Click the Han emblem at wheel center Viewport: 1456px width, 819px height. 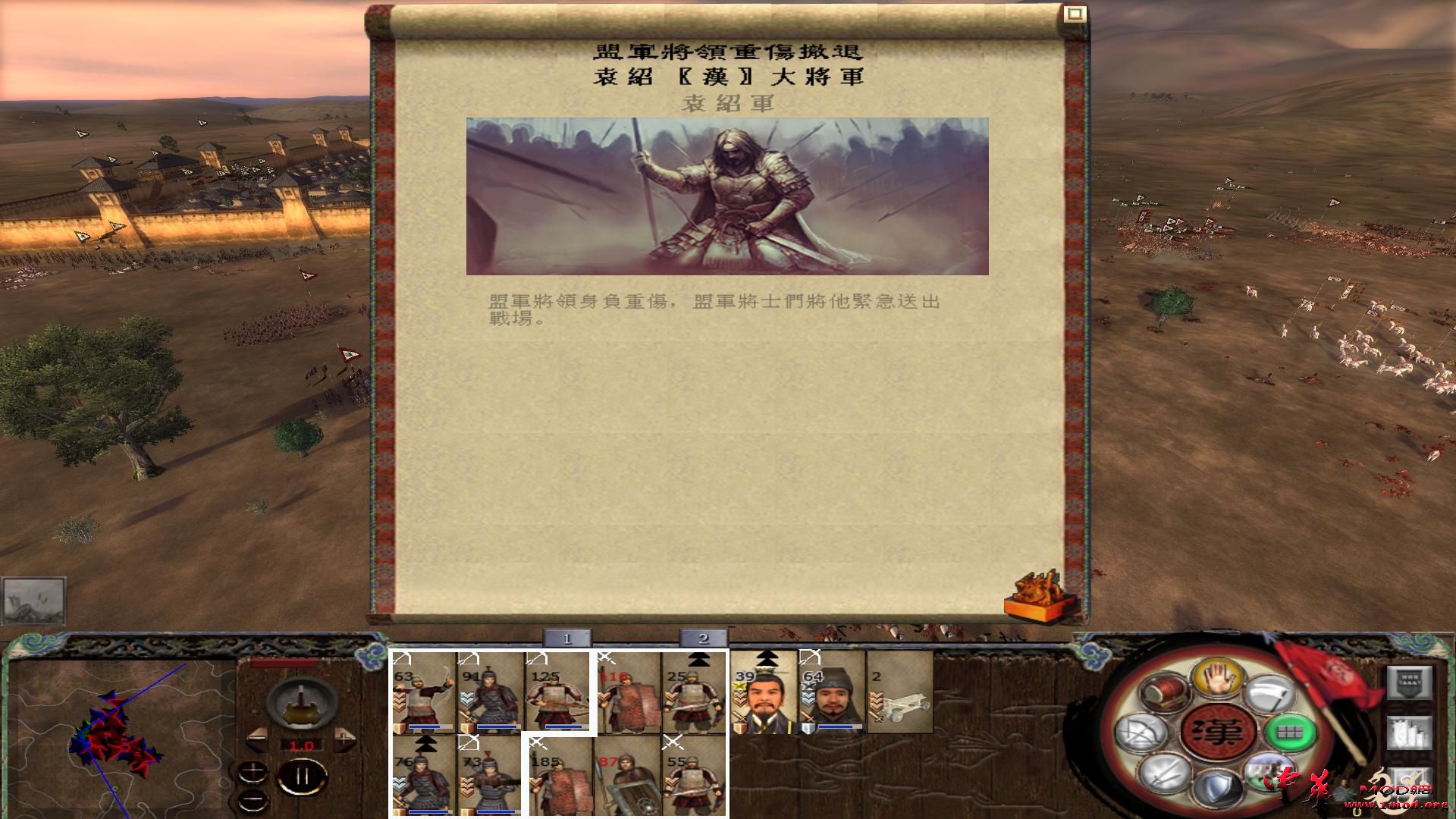[x=1219, y=730]
